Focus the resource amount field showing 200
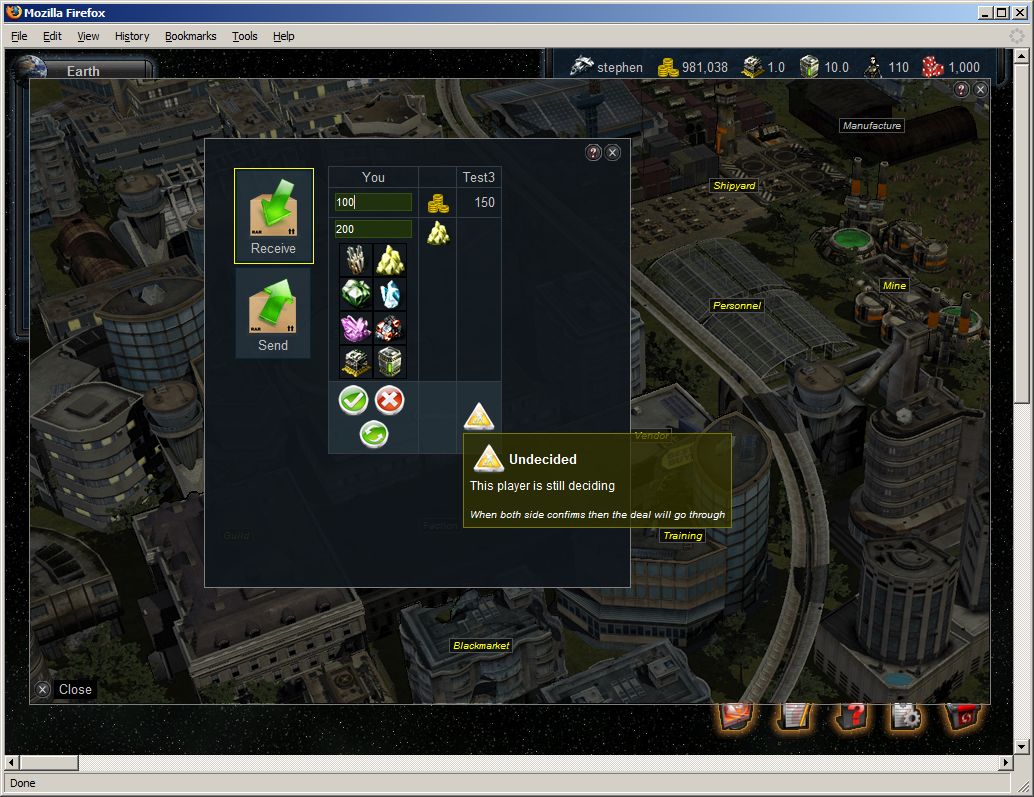1034x797 pixels. coord(373,230)
